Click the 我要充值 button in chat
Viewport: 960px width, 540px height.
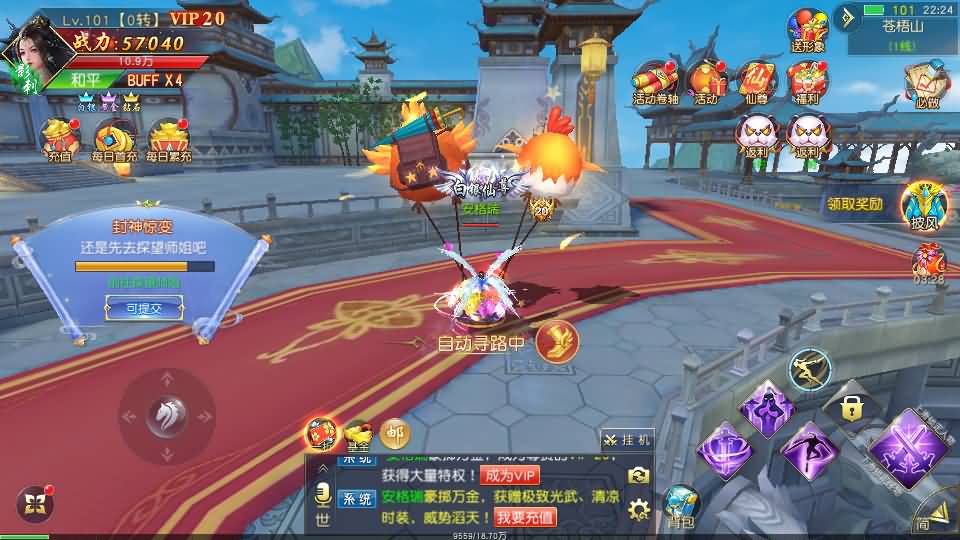(525, 517)
